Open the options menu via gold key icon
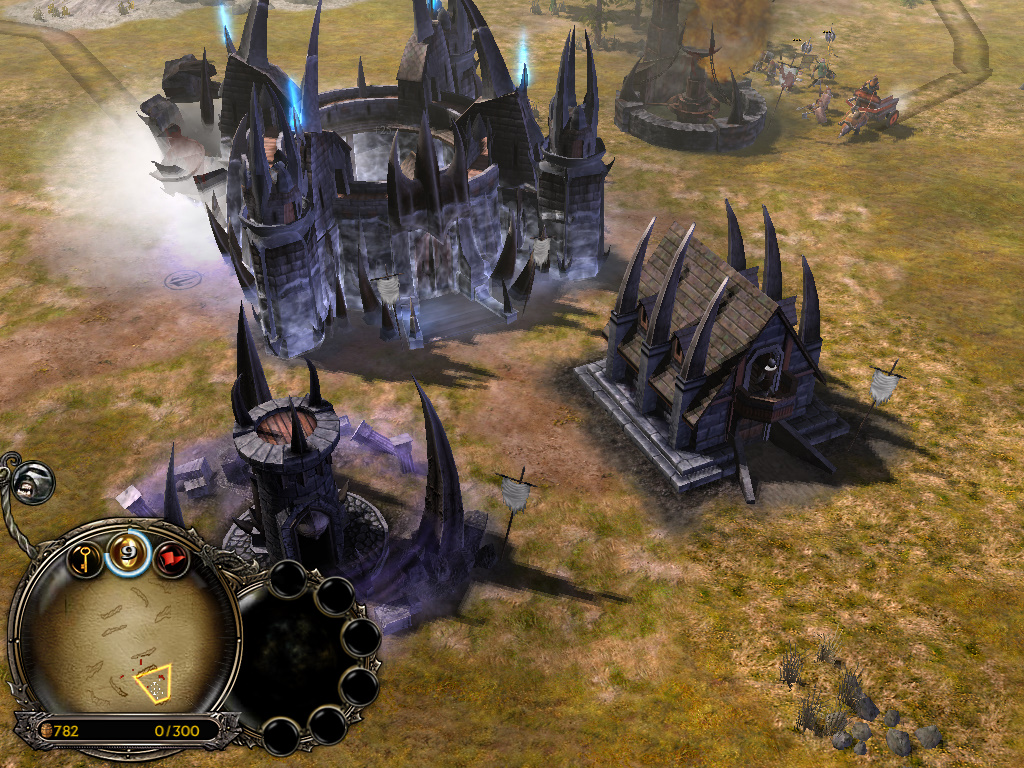 coord(87,558)
